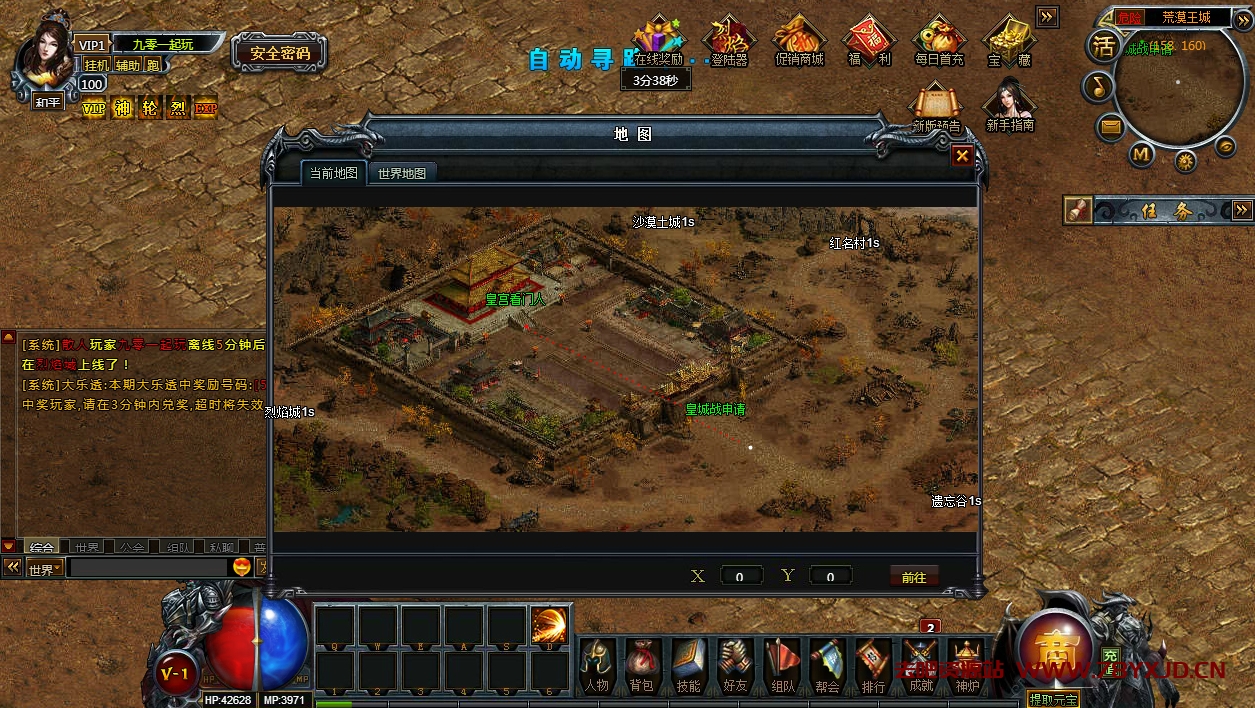This screenshot has height=708, width=1255.
Task: Open the 世界 chat channel dropdown
Action: 44,569
